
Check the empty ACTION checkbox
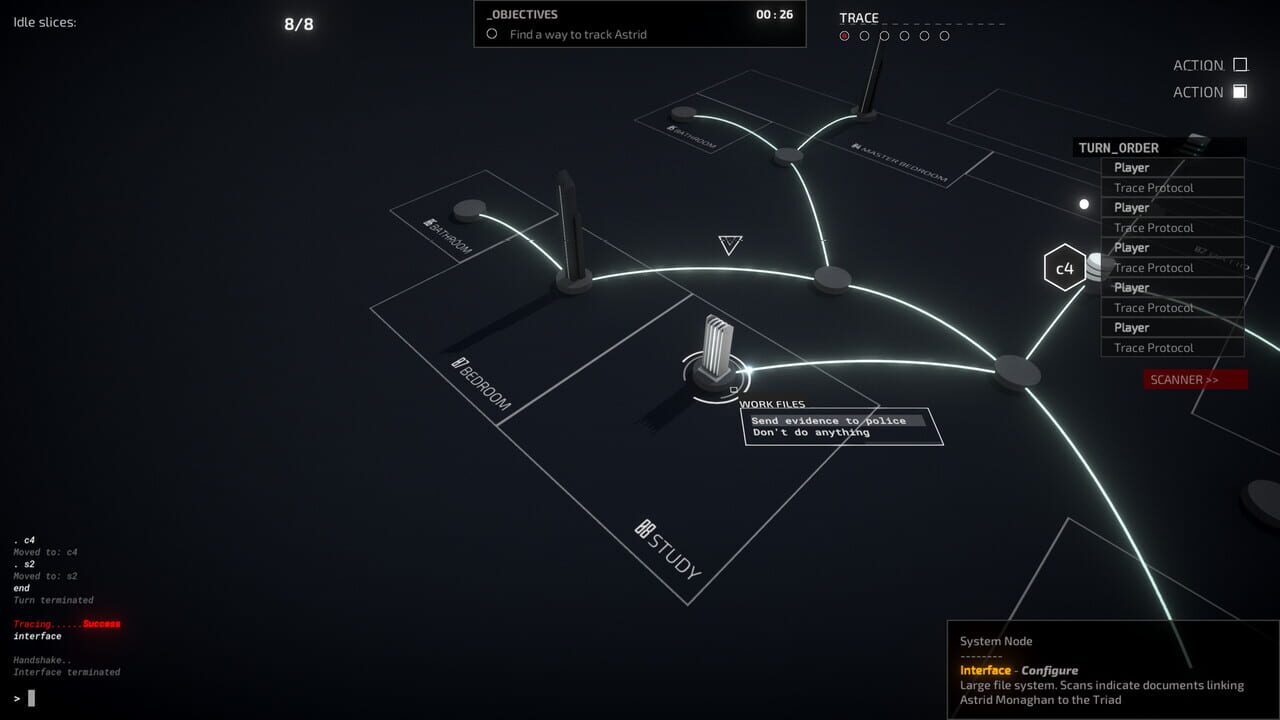(x=1239, y=63)
